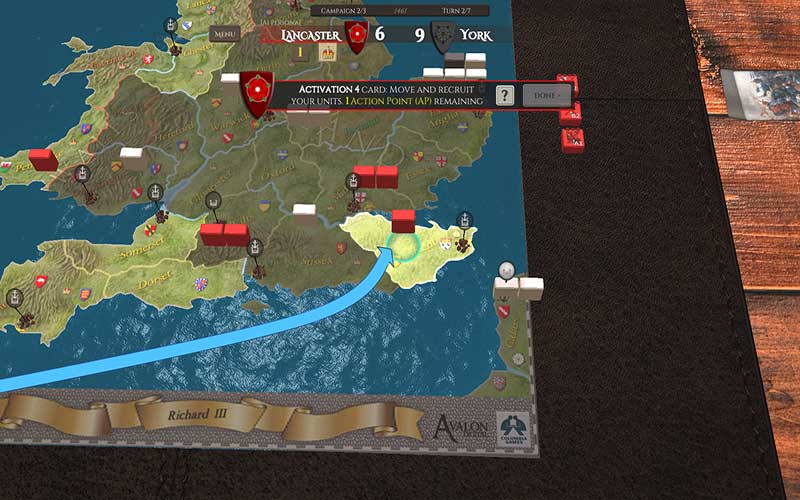This screenshot has height=500, width=800.
Task: Select the red Lancaster block in highlighted Kent
Action: [403, 219]
